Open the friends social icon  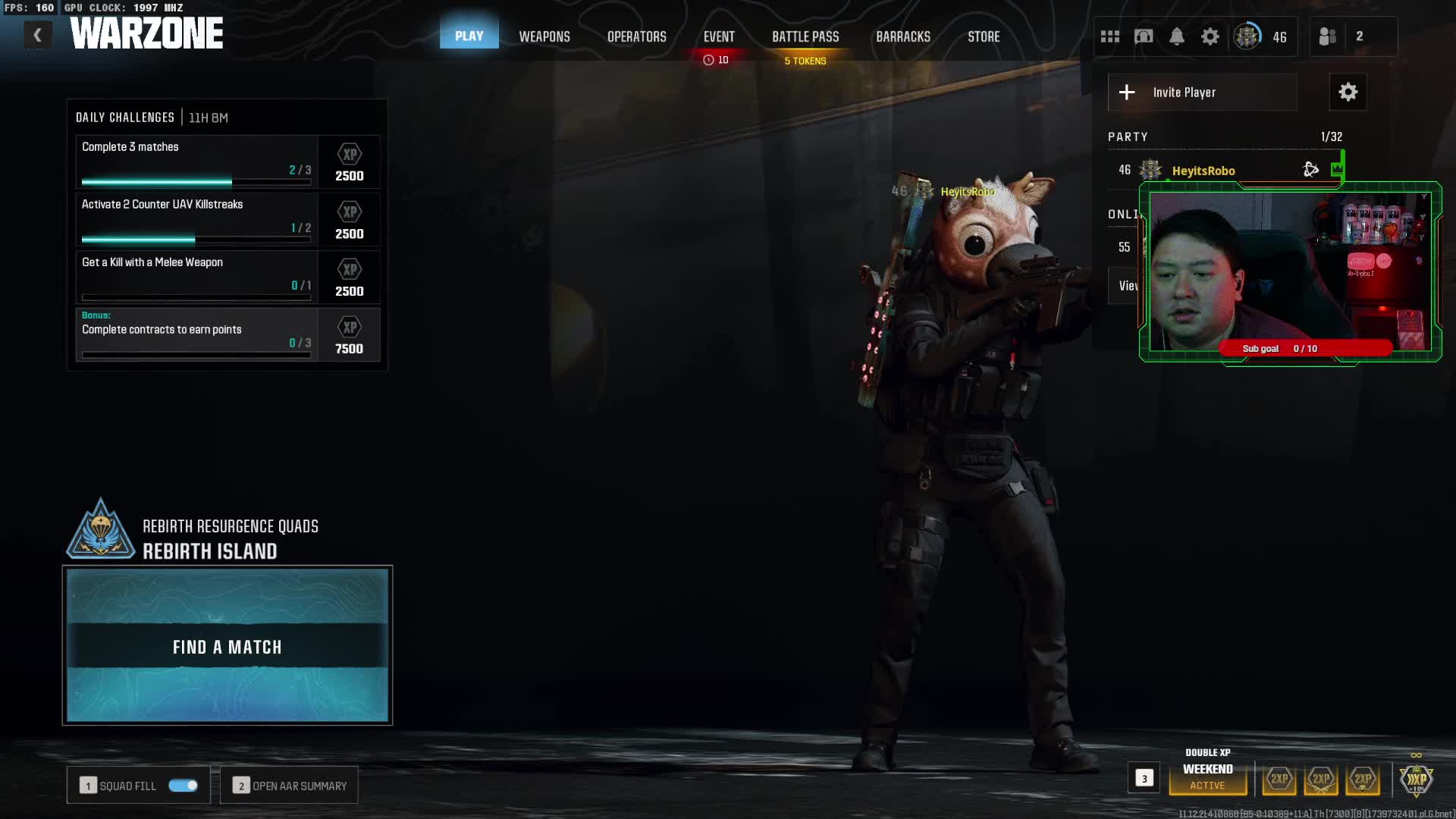[1327, 36]
